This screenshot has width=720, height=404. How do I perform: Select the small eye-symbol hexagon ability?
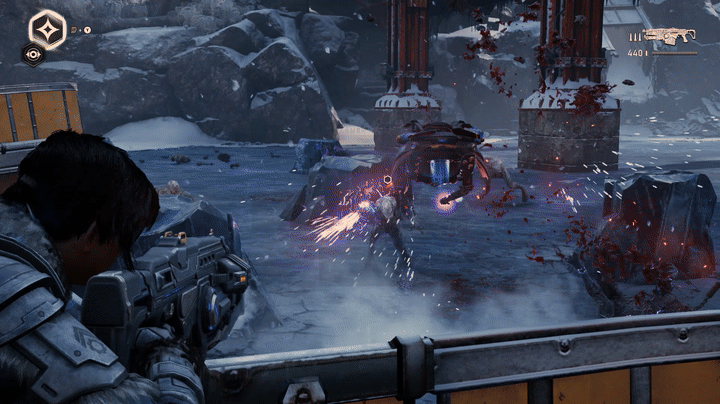(33, 55)
